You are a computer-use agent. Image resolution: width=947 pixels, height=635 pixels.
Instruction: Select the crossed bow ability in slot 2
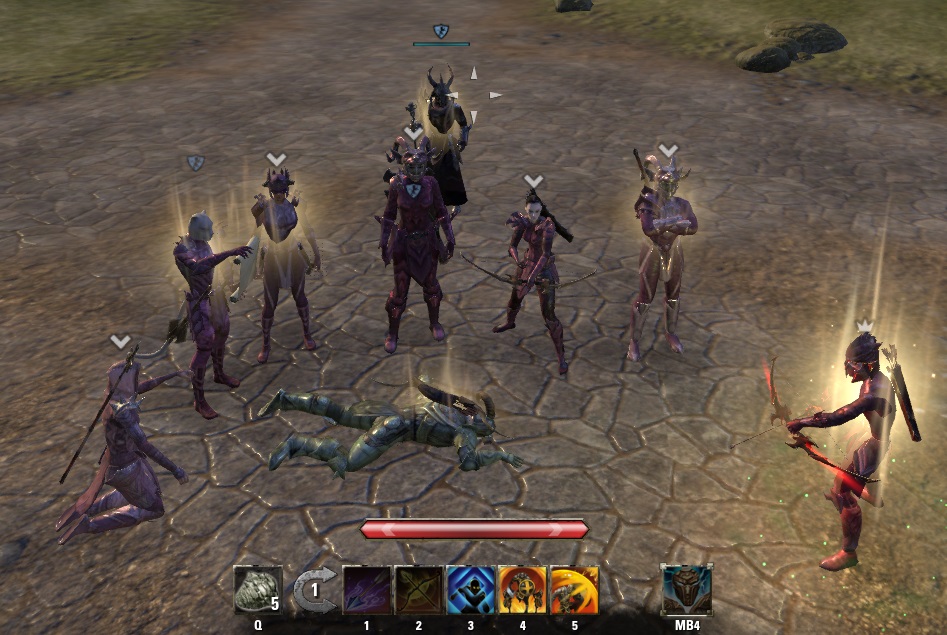(418, 590)
